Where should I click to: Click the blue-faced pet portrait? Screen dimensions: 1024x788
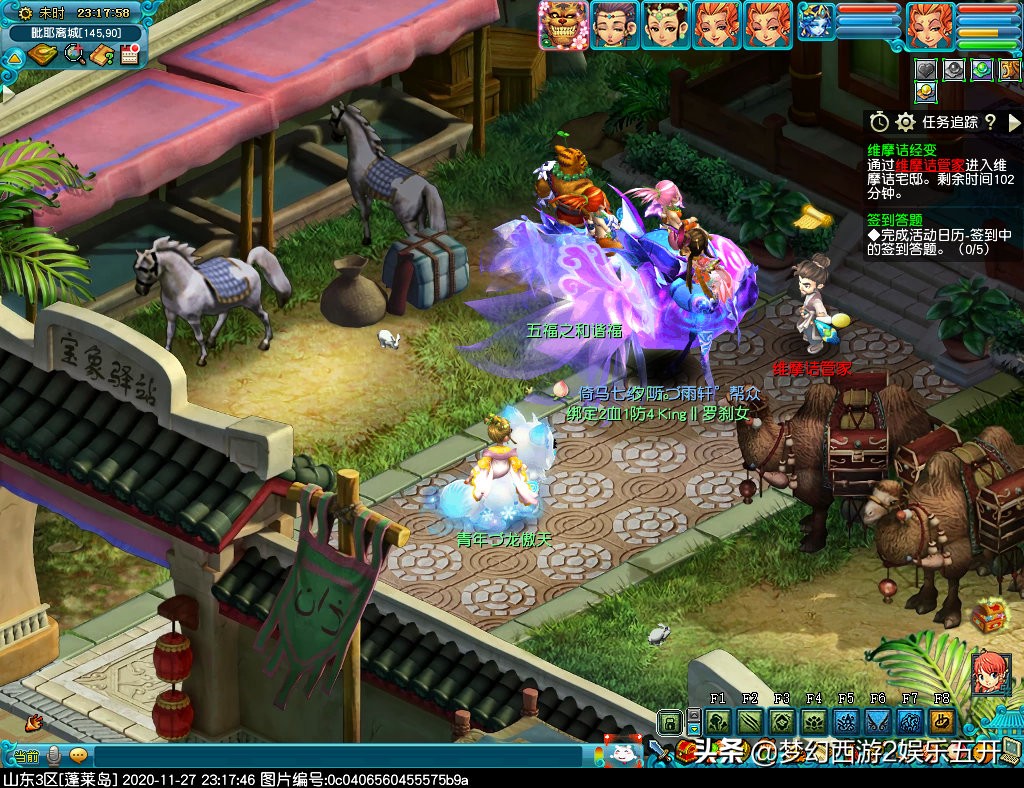(x=817, y=23)
